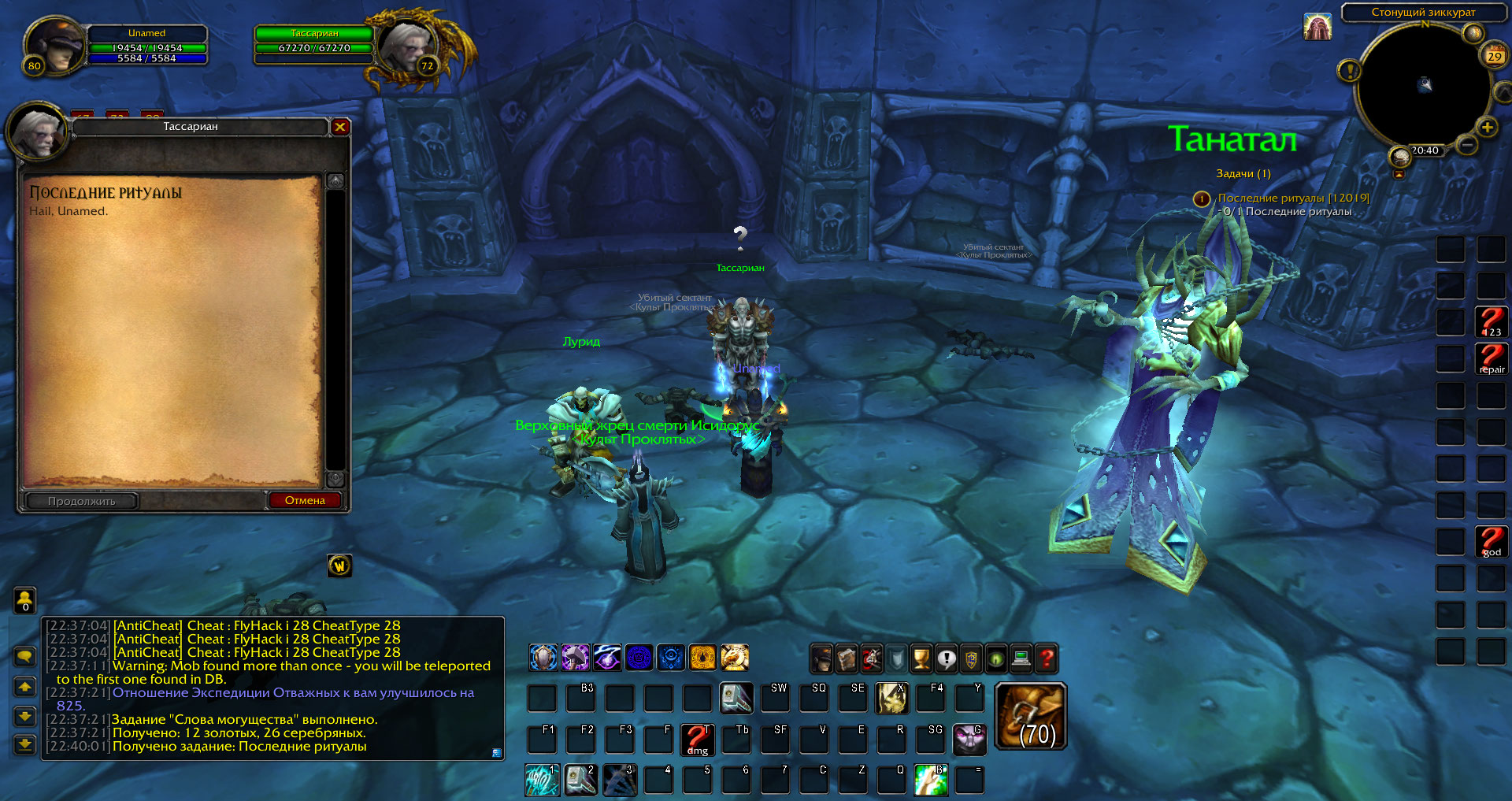Open the chat menu speech bubble button

coord(25,656)
